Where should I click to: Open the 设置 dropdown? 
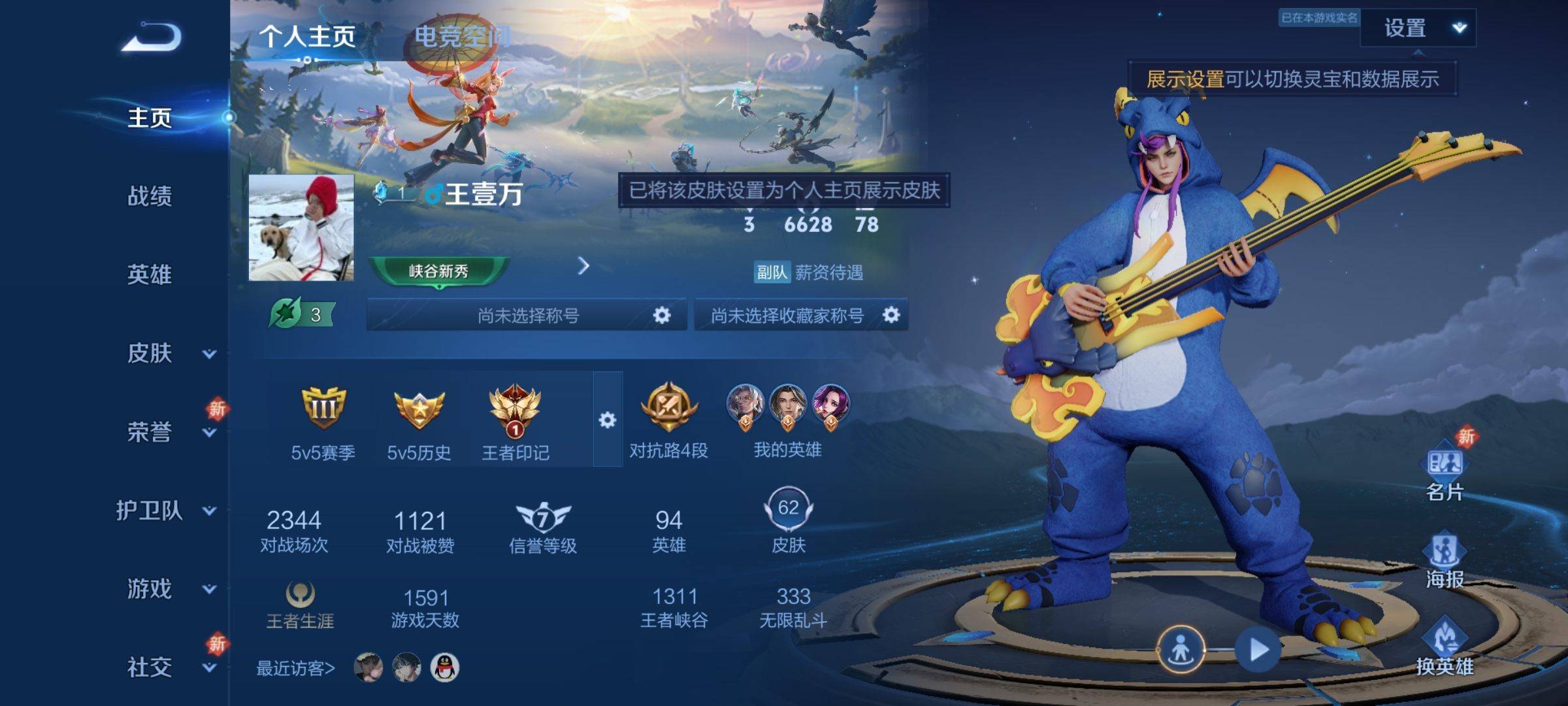pos(1418,28)
